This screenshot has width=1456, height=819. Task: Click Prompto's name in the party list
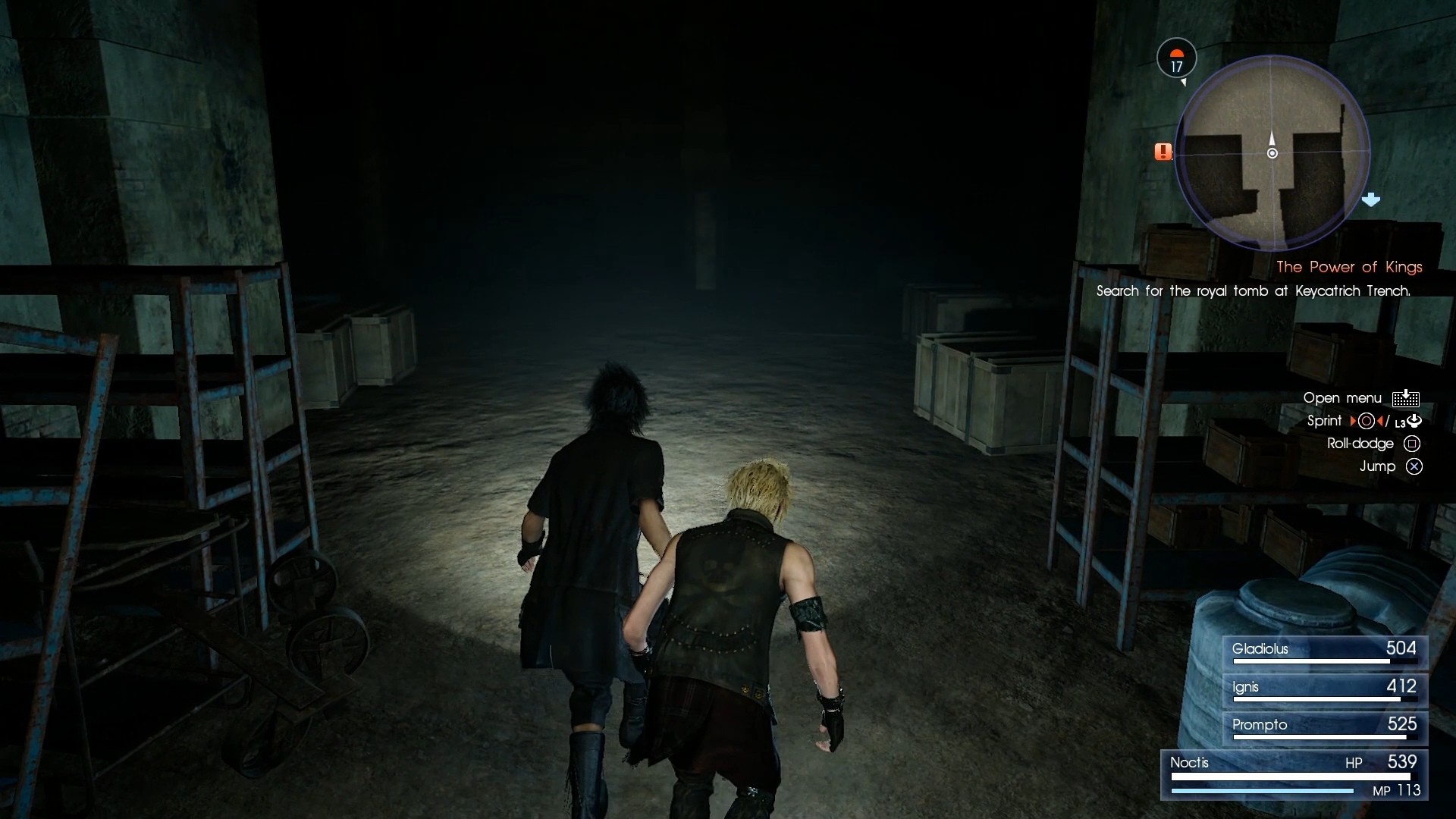click(x=1261, y=725)
